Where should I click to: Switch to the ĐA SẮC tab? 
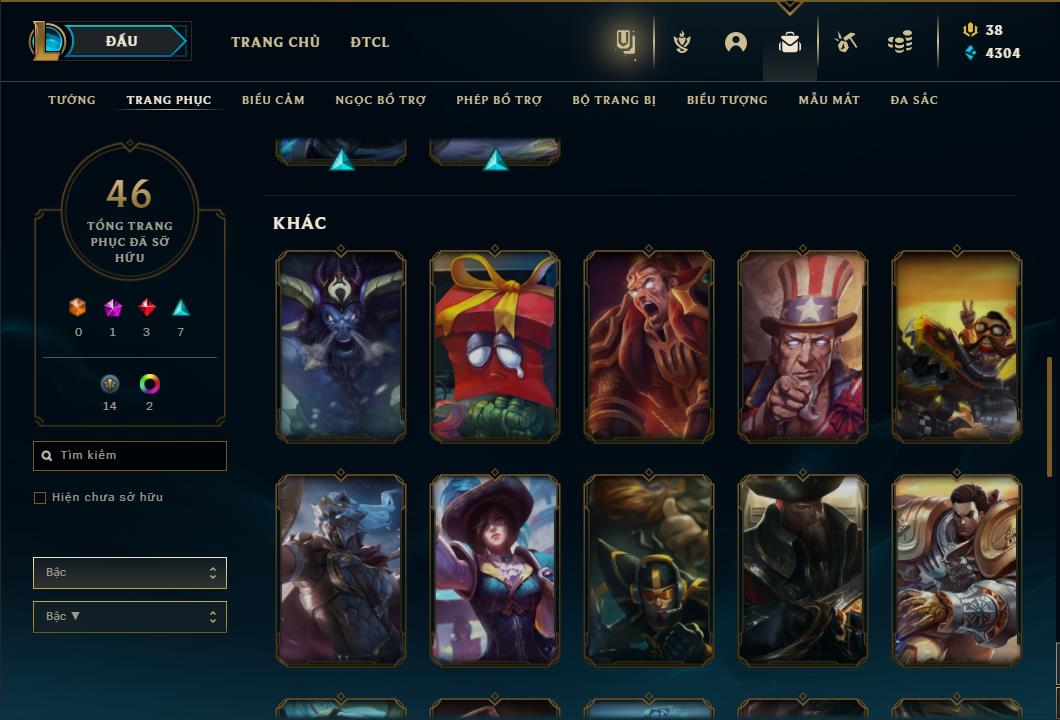914,100
